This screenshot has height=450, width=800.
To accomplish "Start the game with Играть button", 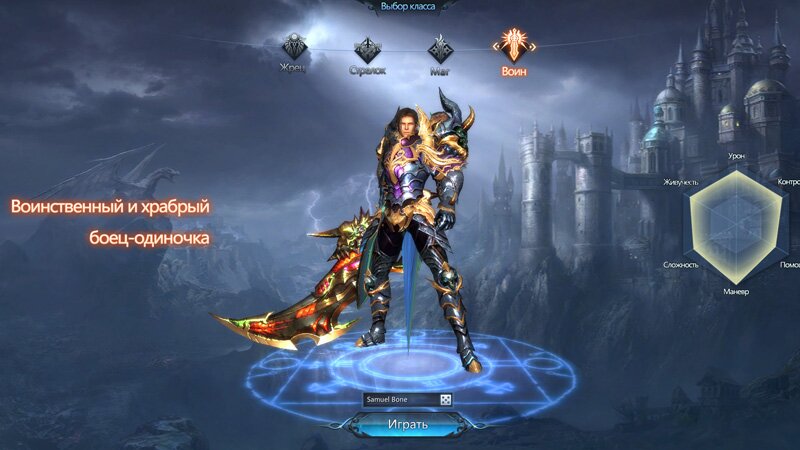I will 407,424.
